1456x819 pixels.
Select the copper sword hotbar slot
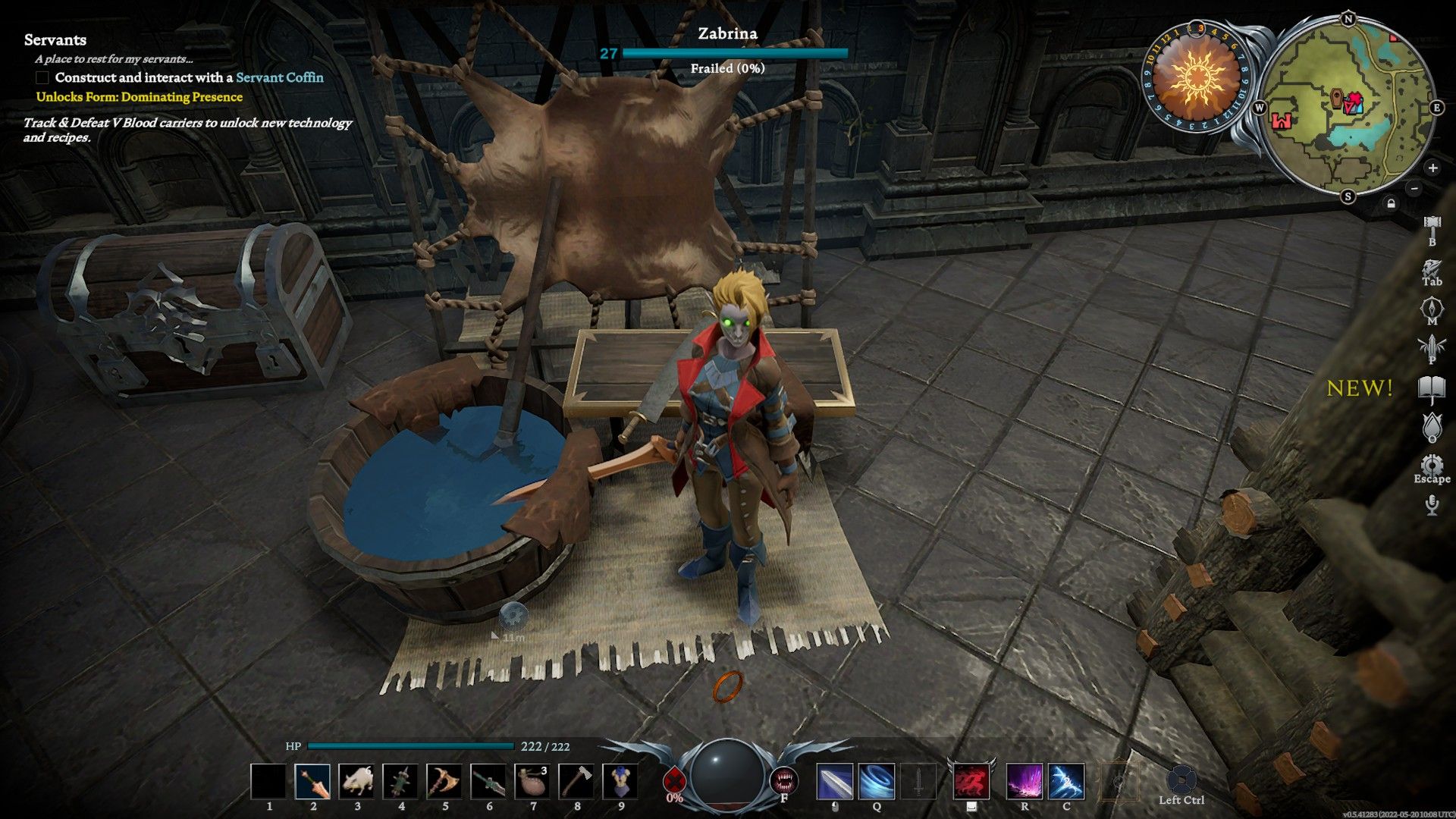(312, 782)
